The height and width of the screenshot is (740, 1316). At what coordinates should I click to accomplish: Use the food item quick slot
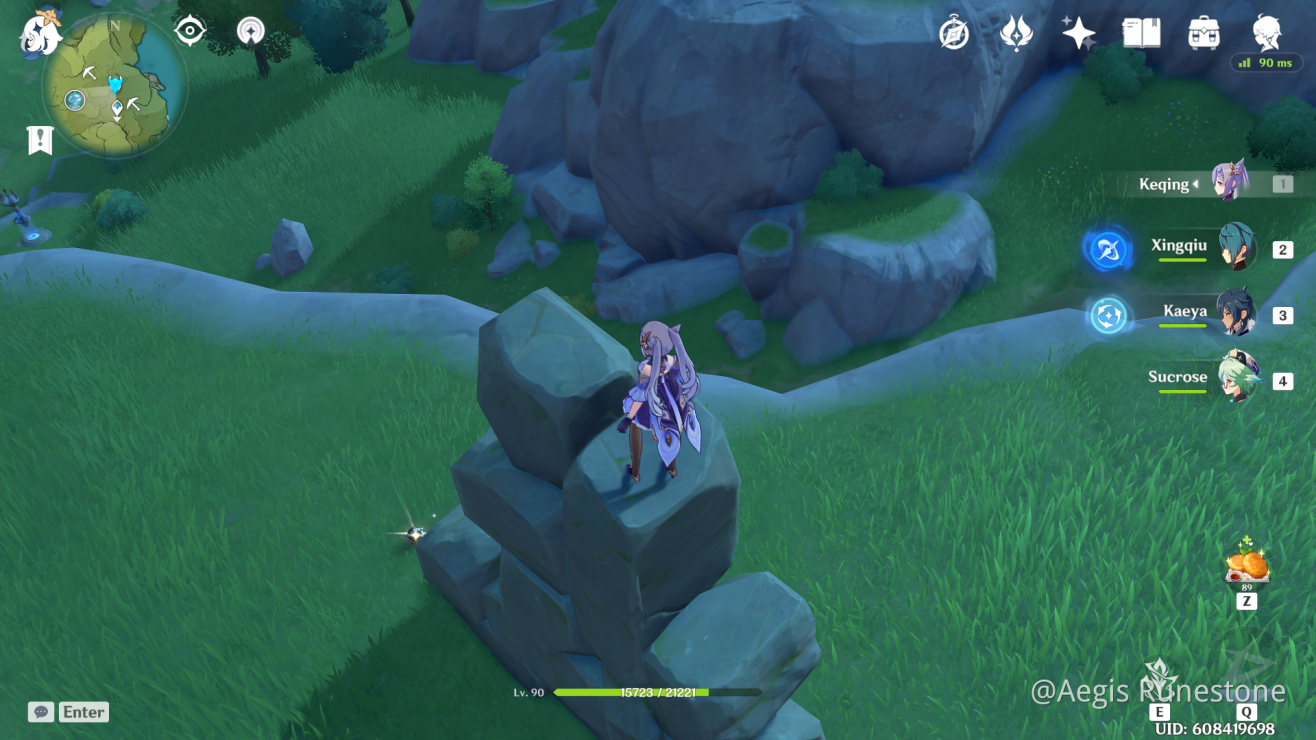point(1247,565)
